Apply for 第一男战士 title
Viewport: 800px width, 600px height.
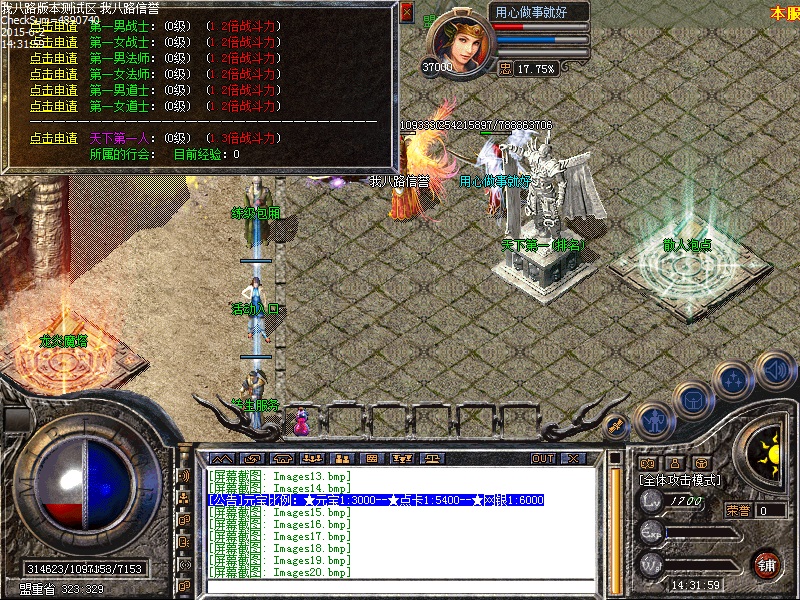click(x=54, y=26)
